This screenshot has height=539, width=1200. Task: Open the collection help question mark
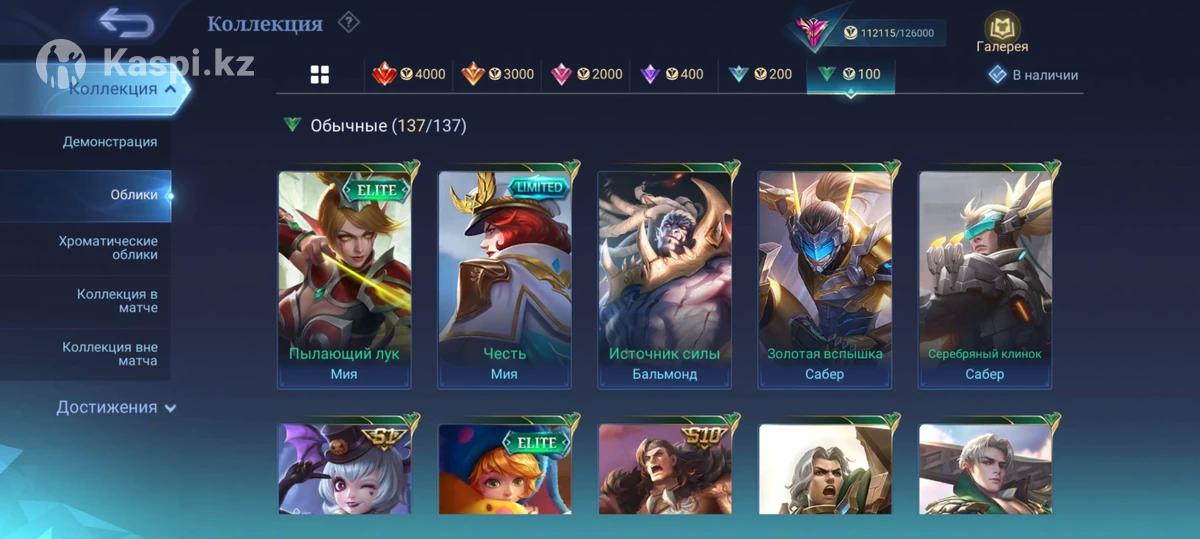click(347, 22)
